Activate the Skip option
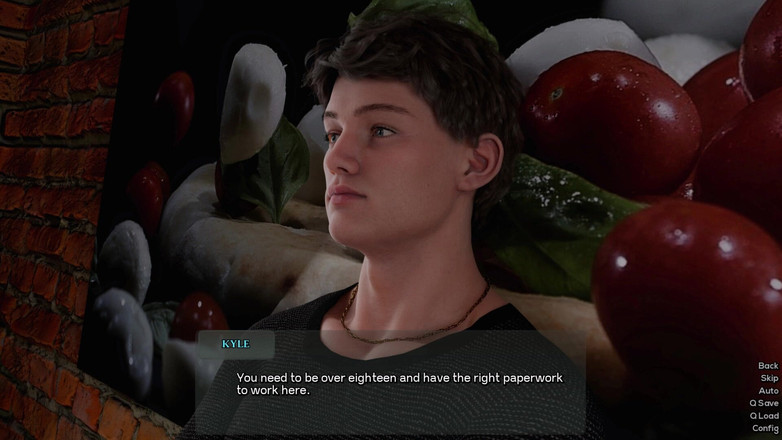This screenshot has height=440, width=782. pyautogui.click(x=768, y=379)
